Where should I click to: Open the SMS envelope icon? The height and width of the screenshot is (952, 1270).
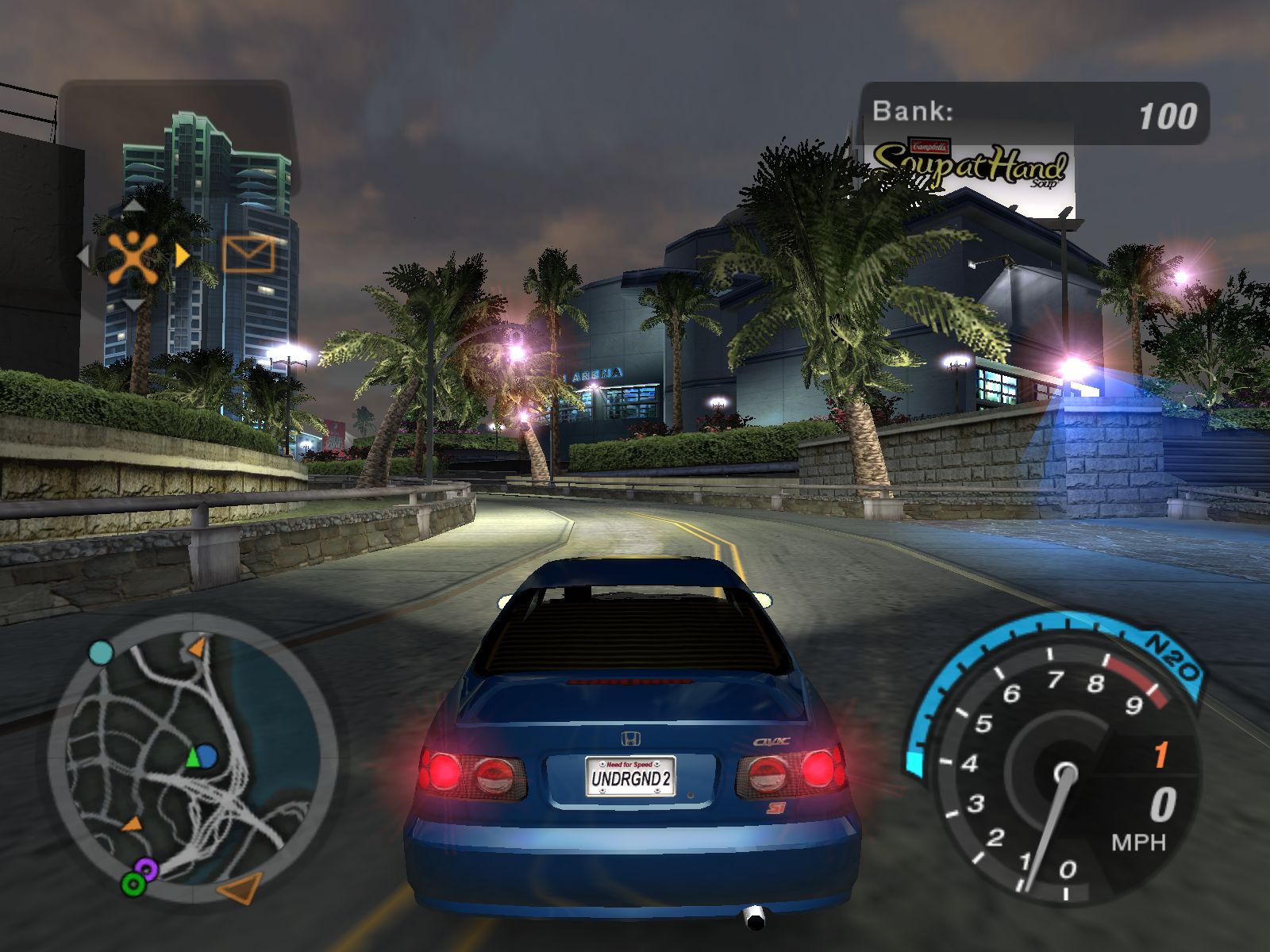click(248, 255)
